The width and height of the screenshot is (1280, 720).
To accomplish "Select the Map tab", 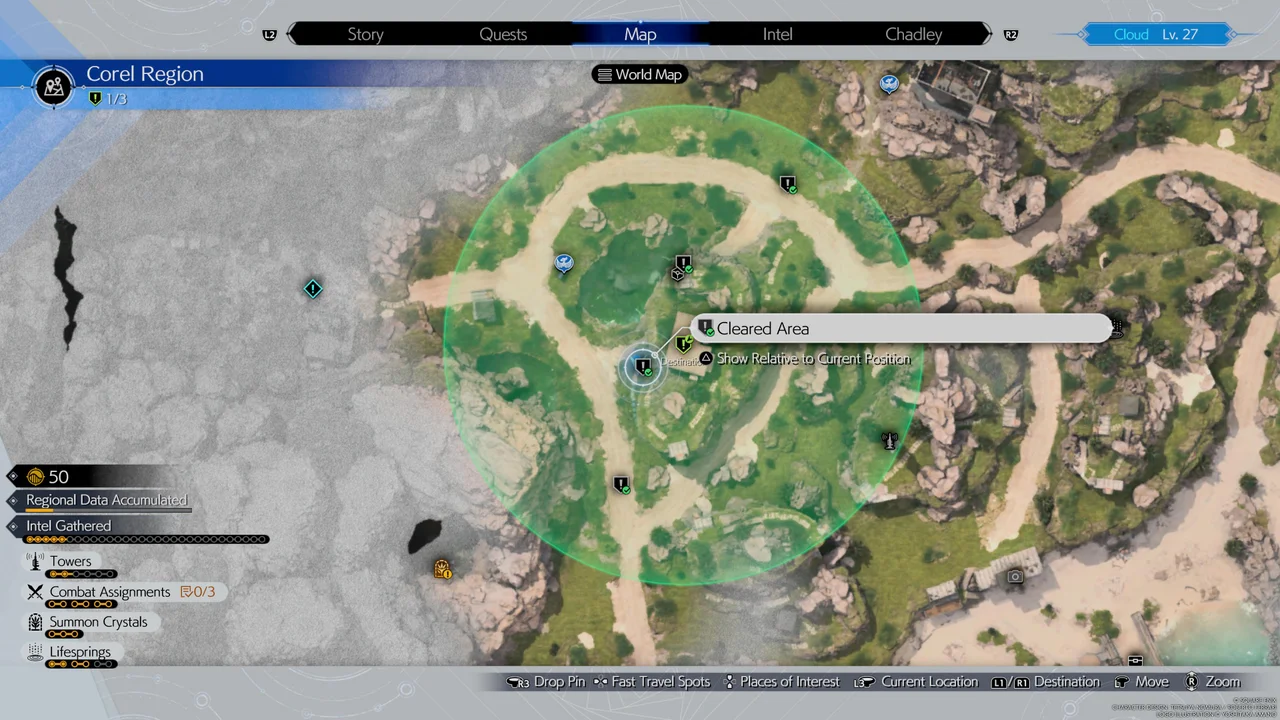I will point(640,34).
